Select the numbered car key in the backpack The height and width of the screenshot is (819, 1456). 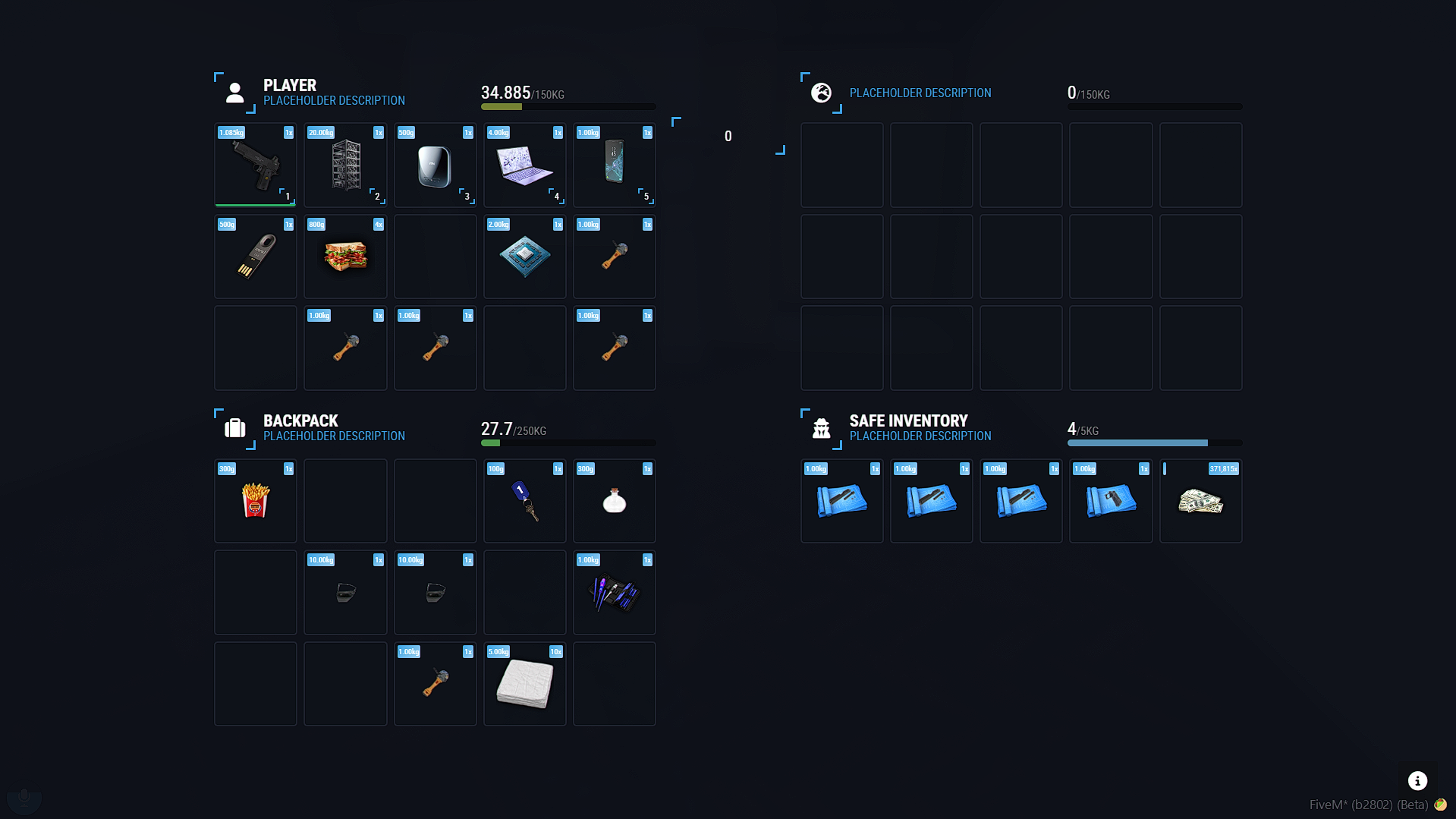[x=524, y=501]
